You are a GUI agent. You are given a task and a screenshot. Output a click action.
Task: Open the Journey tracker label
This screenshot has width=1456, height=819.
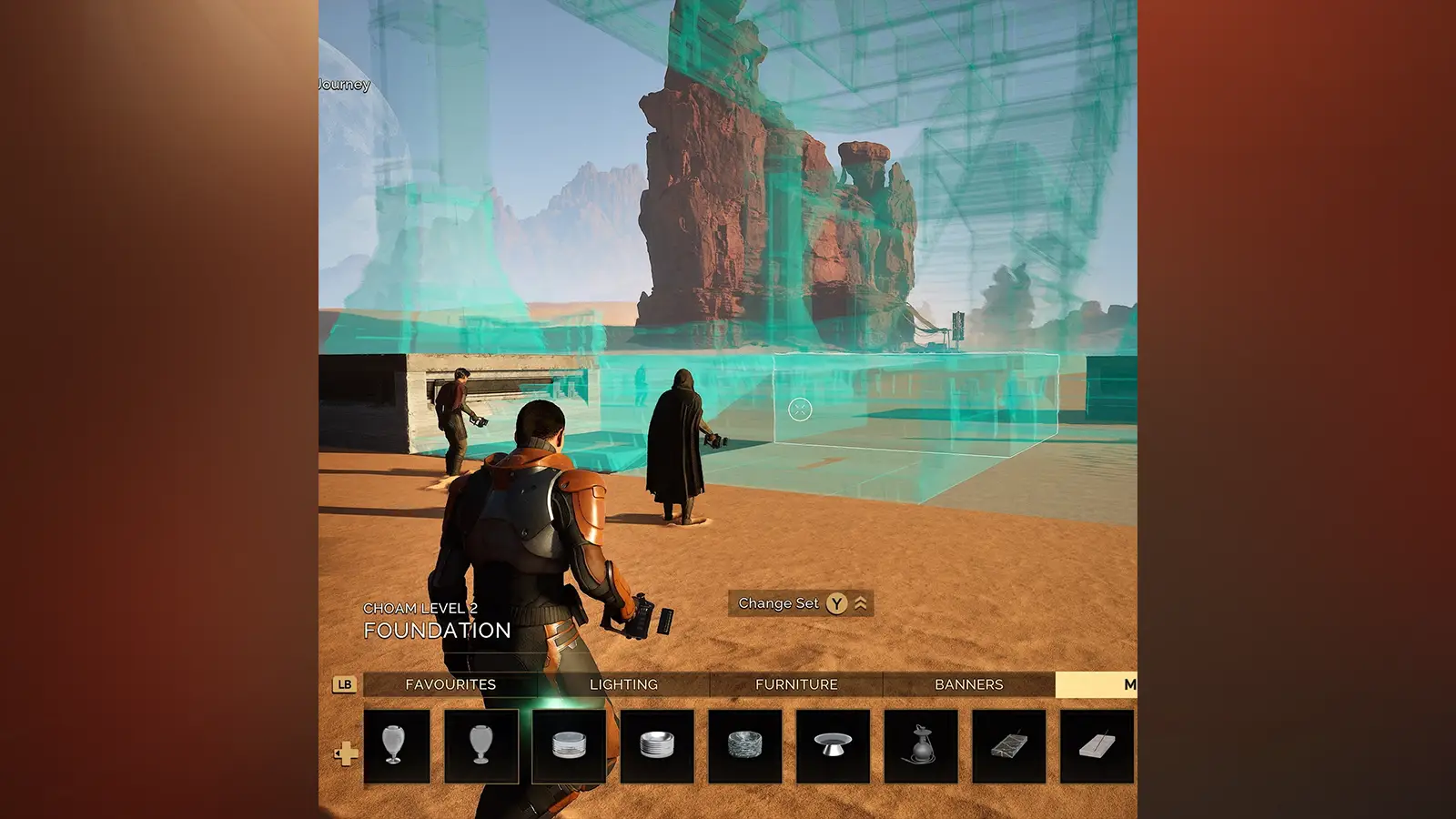pos(343,84)
